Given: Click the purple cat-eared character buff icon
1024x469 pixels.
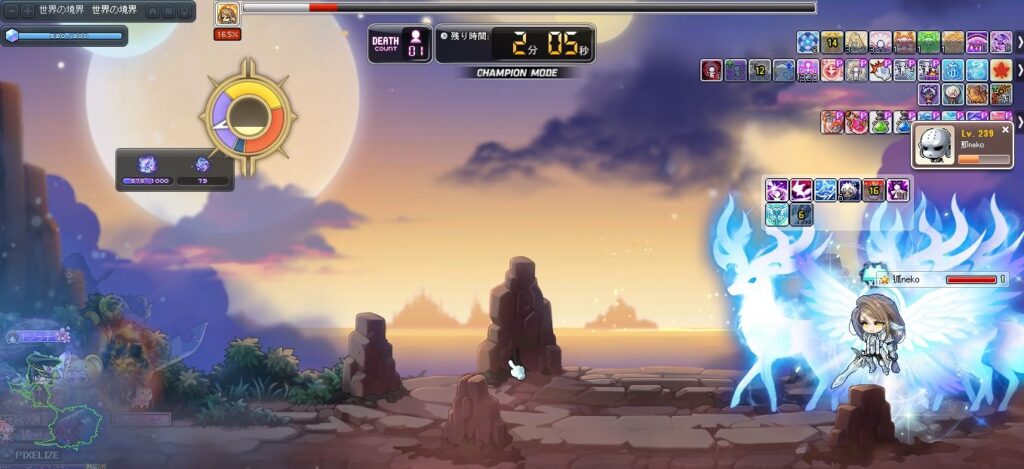Looking at the screenshot, I should tap(929, 94).
